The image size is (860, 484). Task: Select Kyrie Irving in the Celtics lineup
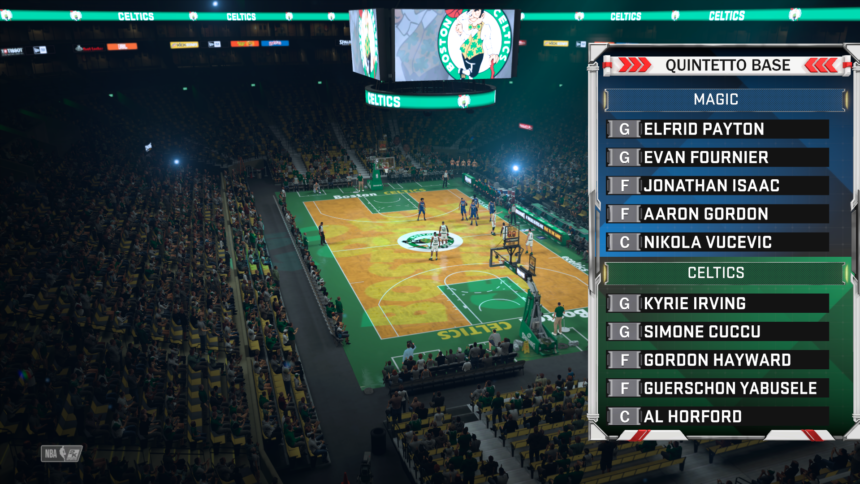tap(718, 303)
